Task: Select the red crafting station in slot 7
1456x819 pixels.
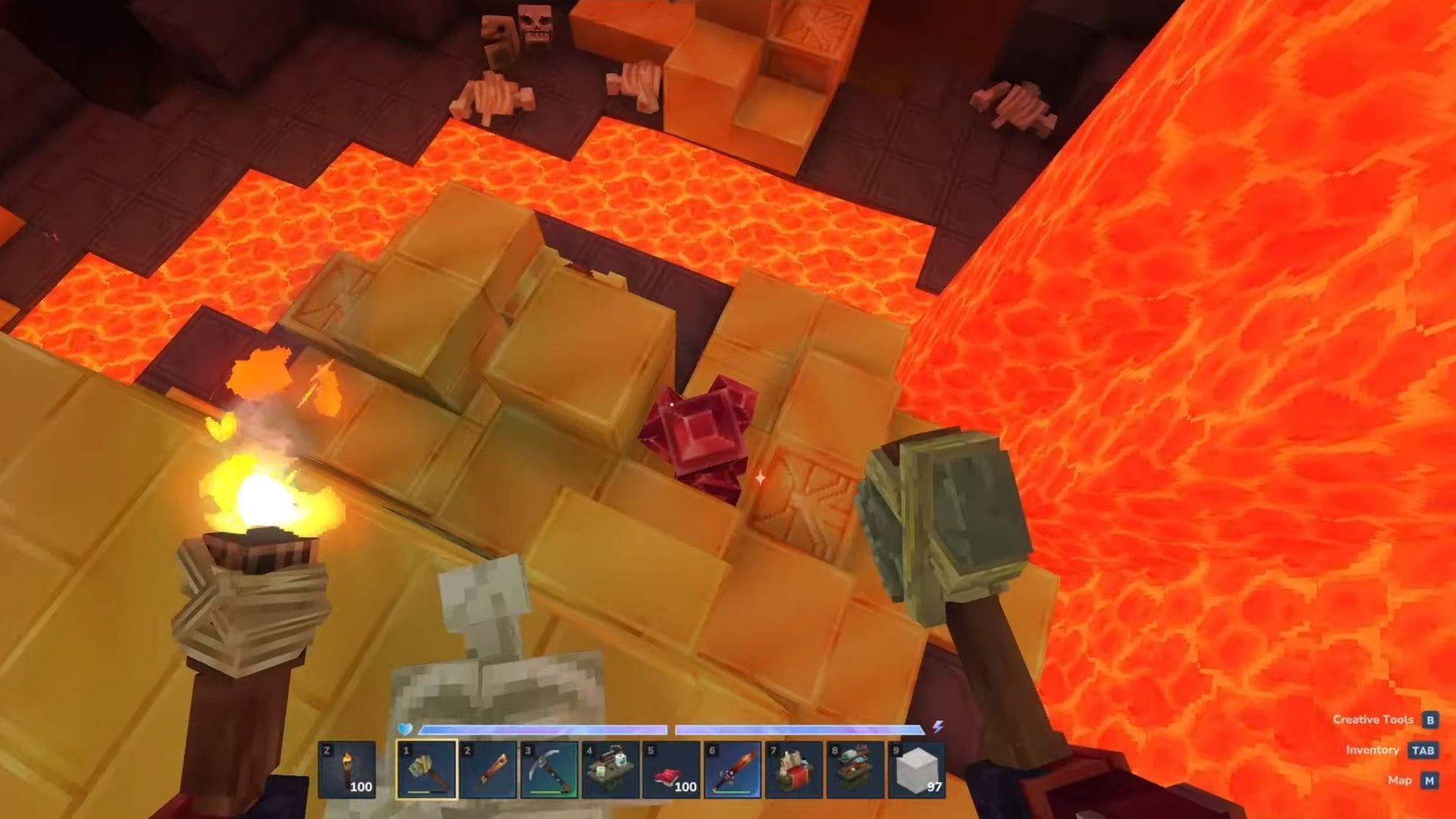Action: [794, 770]
